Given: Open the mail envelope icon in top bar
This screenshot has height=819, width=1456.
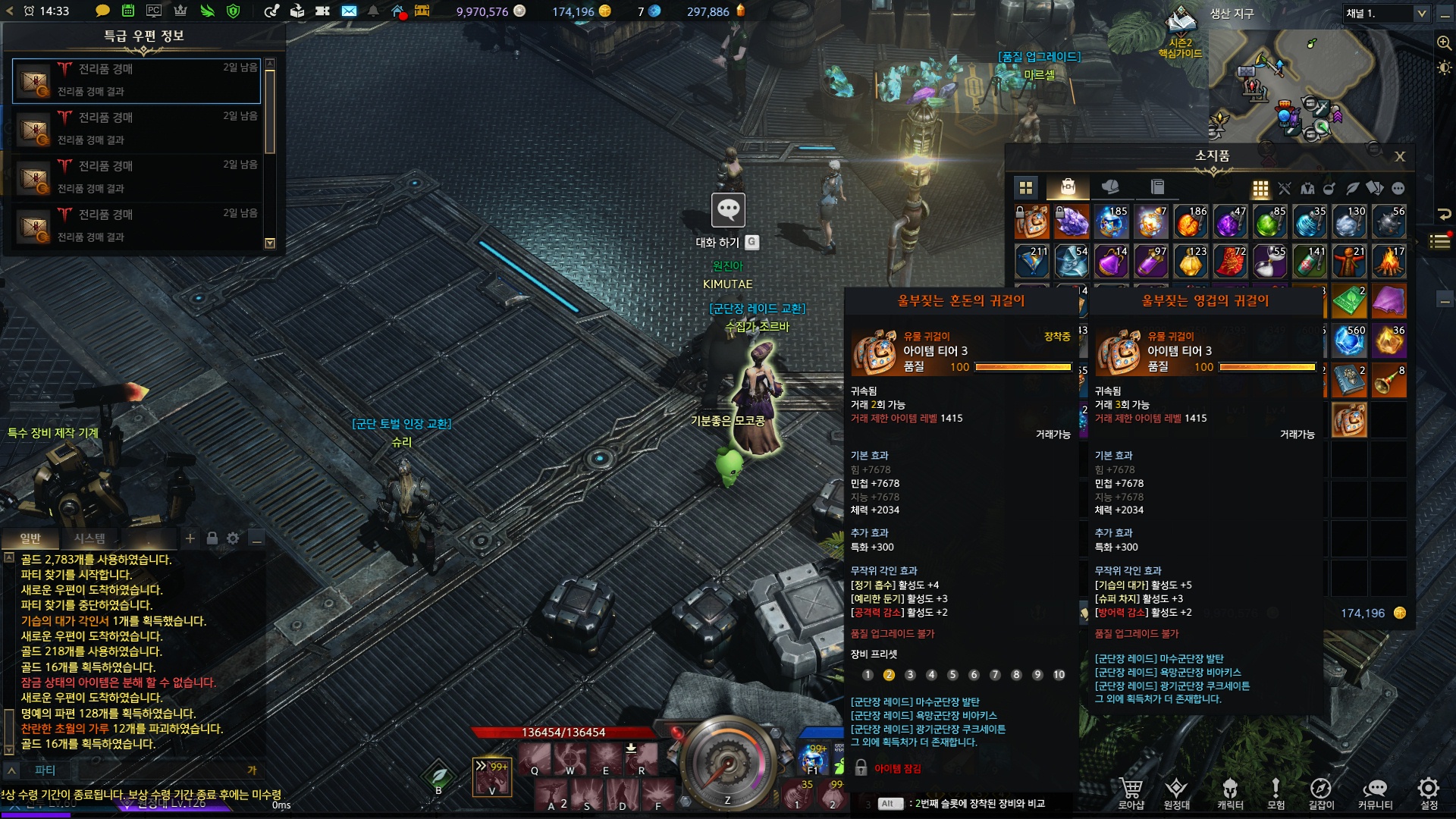Looking at the screenshot, I should pos(349,11).
